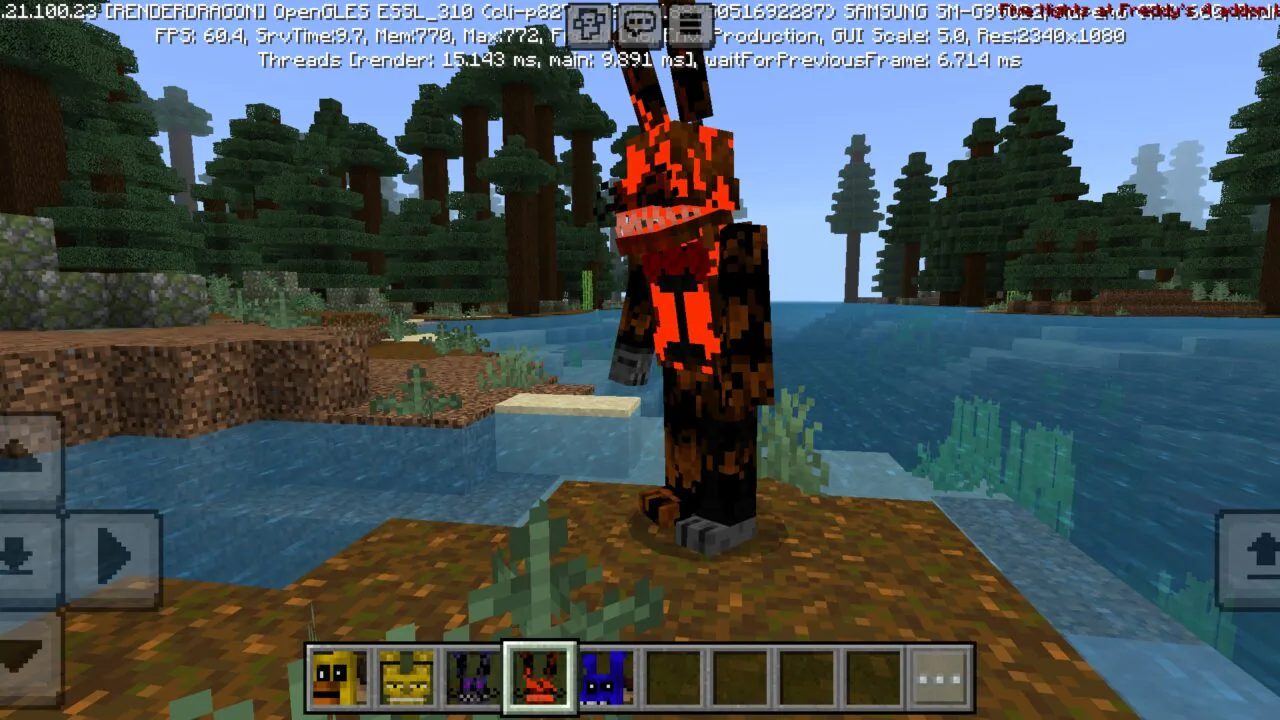Click the highlighted Jack-O-Bonnie spawn egg
Screen dimensions: 1280x720
(x=539, y=677)
